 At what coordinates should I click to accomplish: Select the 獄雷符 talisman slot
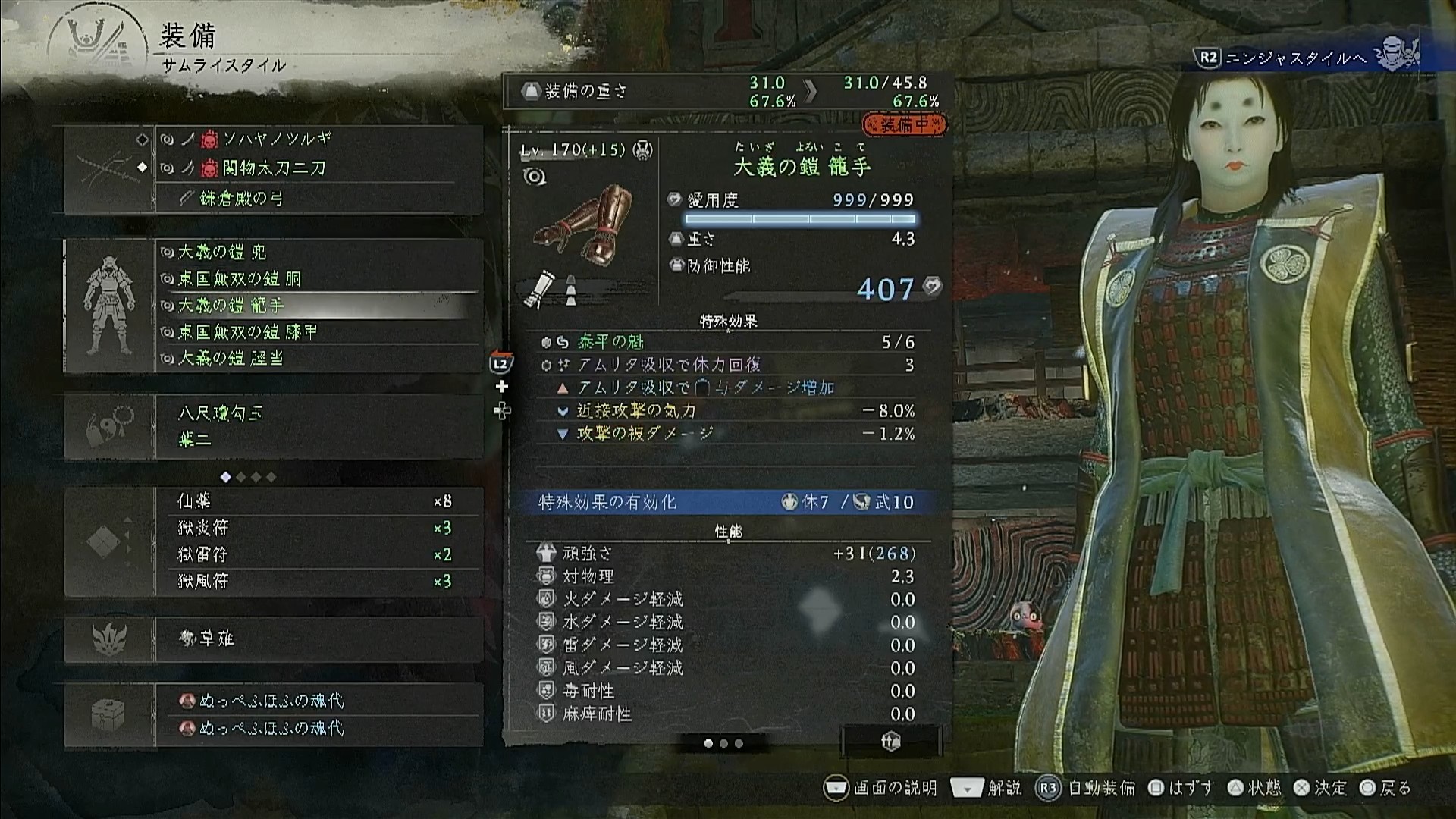tap(317, 554)
